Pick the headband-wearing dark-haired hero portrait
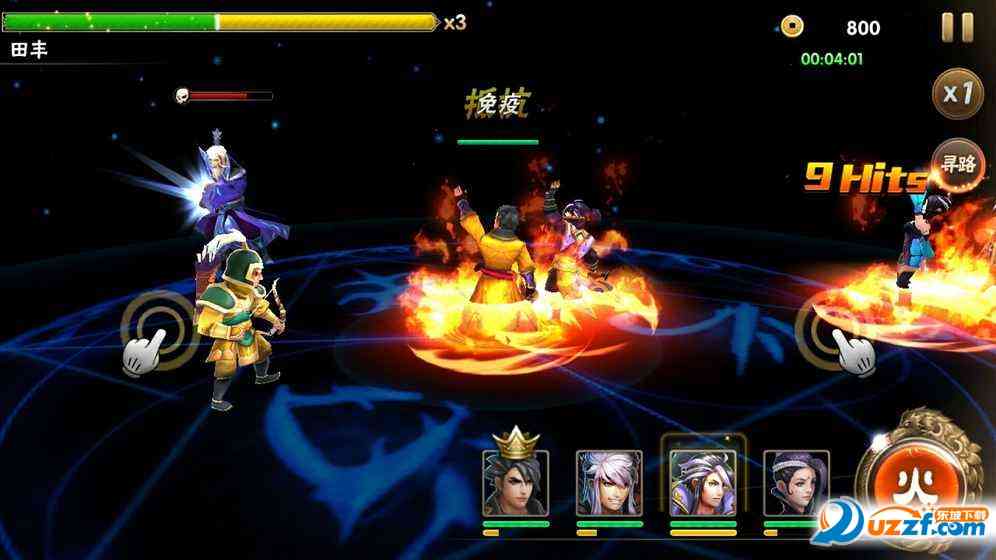The width and height of the screenshot is (996, 560). click(796, 483)
